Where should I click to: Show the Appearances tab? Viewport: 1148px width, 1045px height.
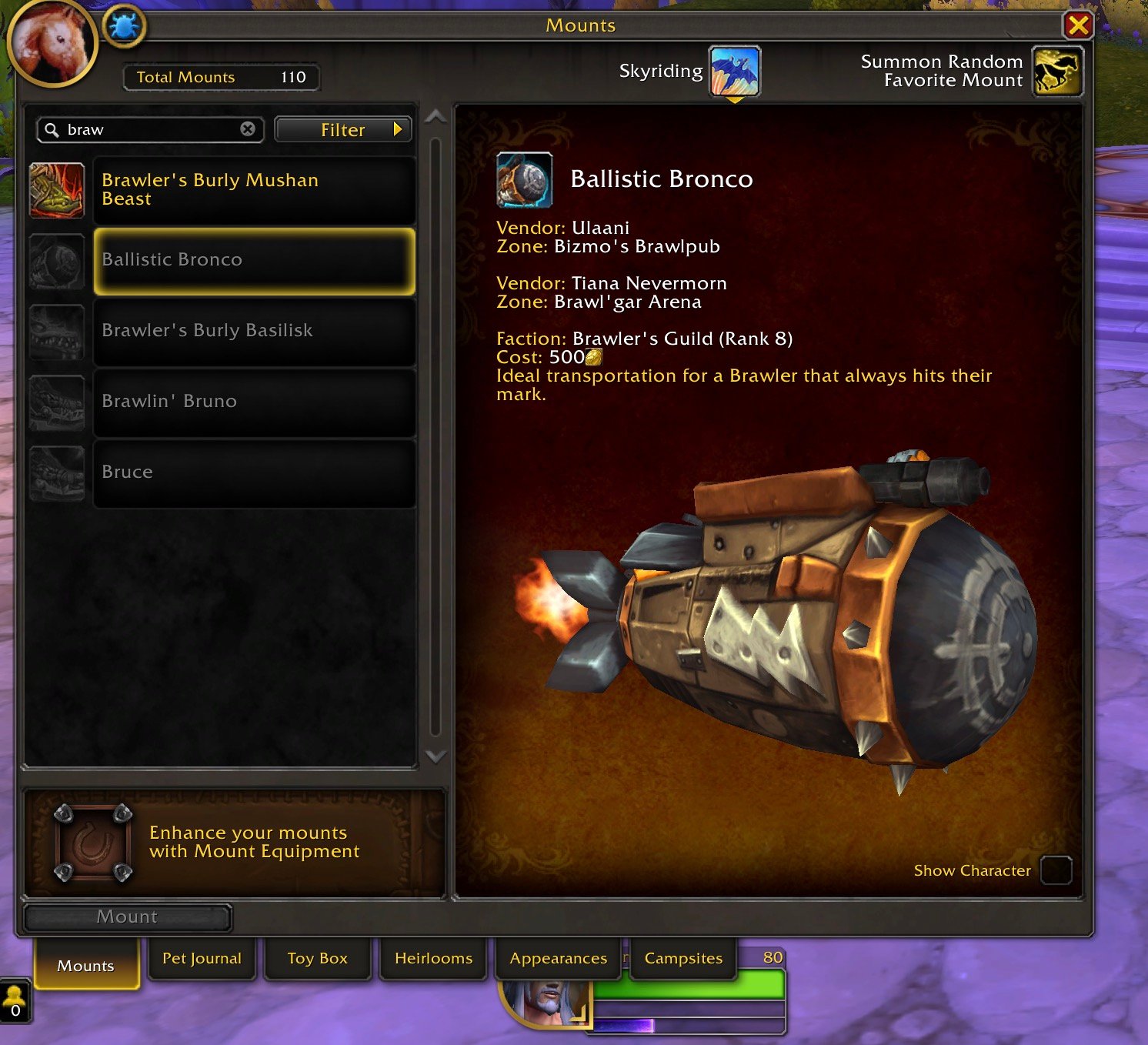[x=558, y=959]
